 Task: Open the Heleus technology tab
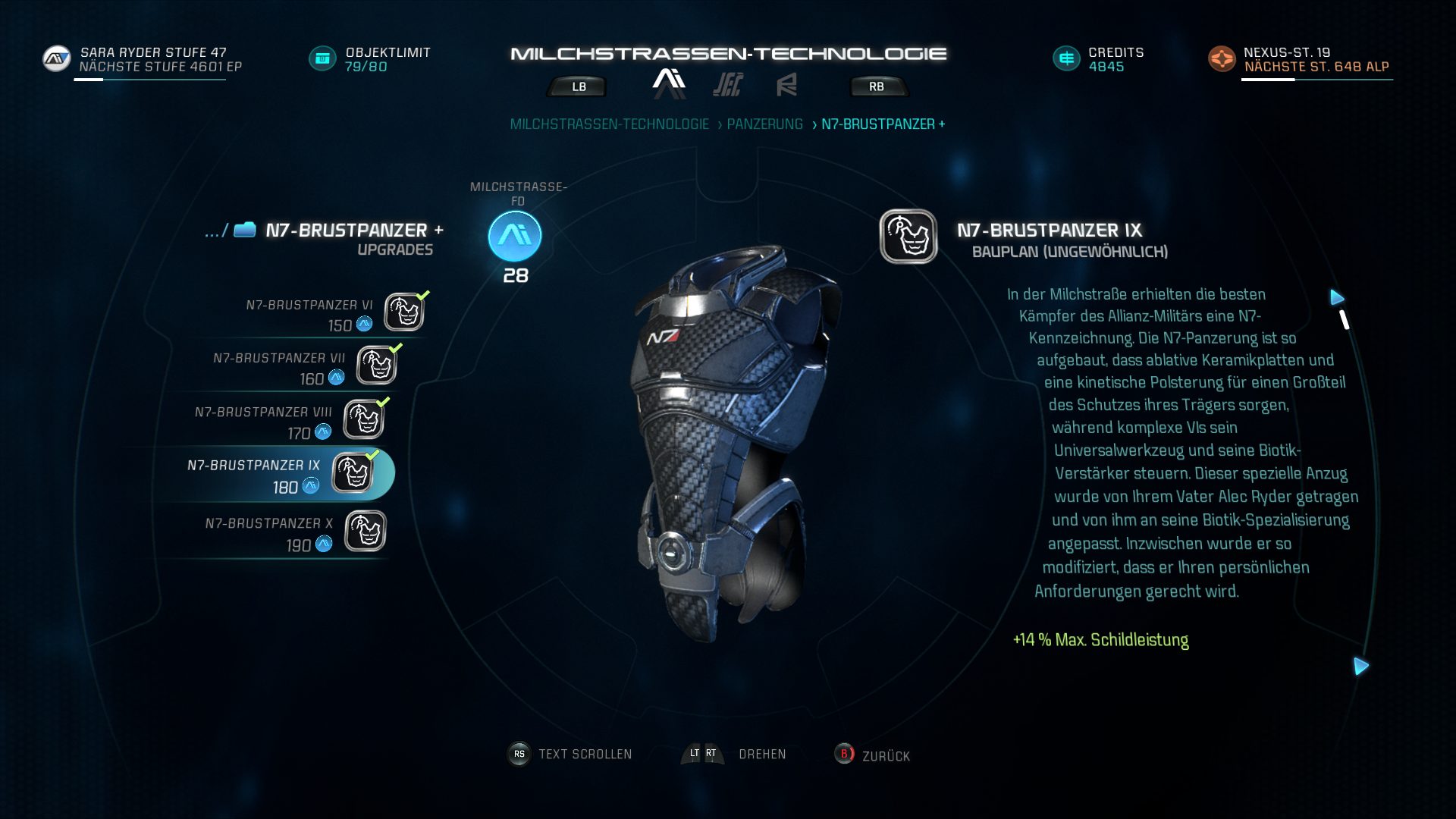click(x=727, y=85)
